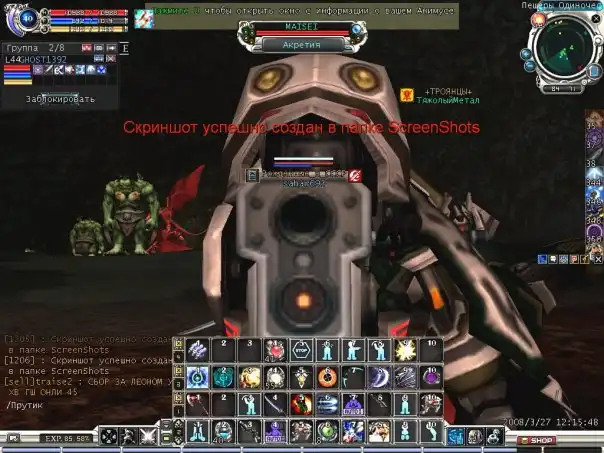604x453 pixels.
Task: Use the yellow explosion burst skill
Action: 405,350
